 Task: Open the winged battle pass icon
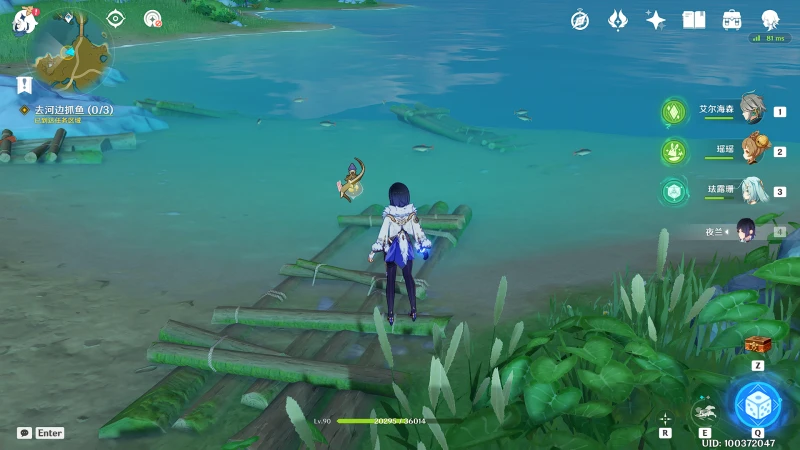click(x=618, y=20)
